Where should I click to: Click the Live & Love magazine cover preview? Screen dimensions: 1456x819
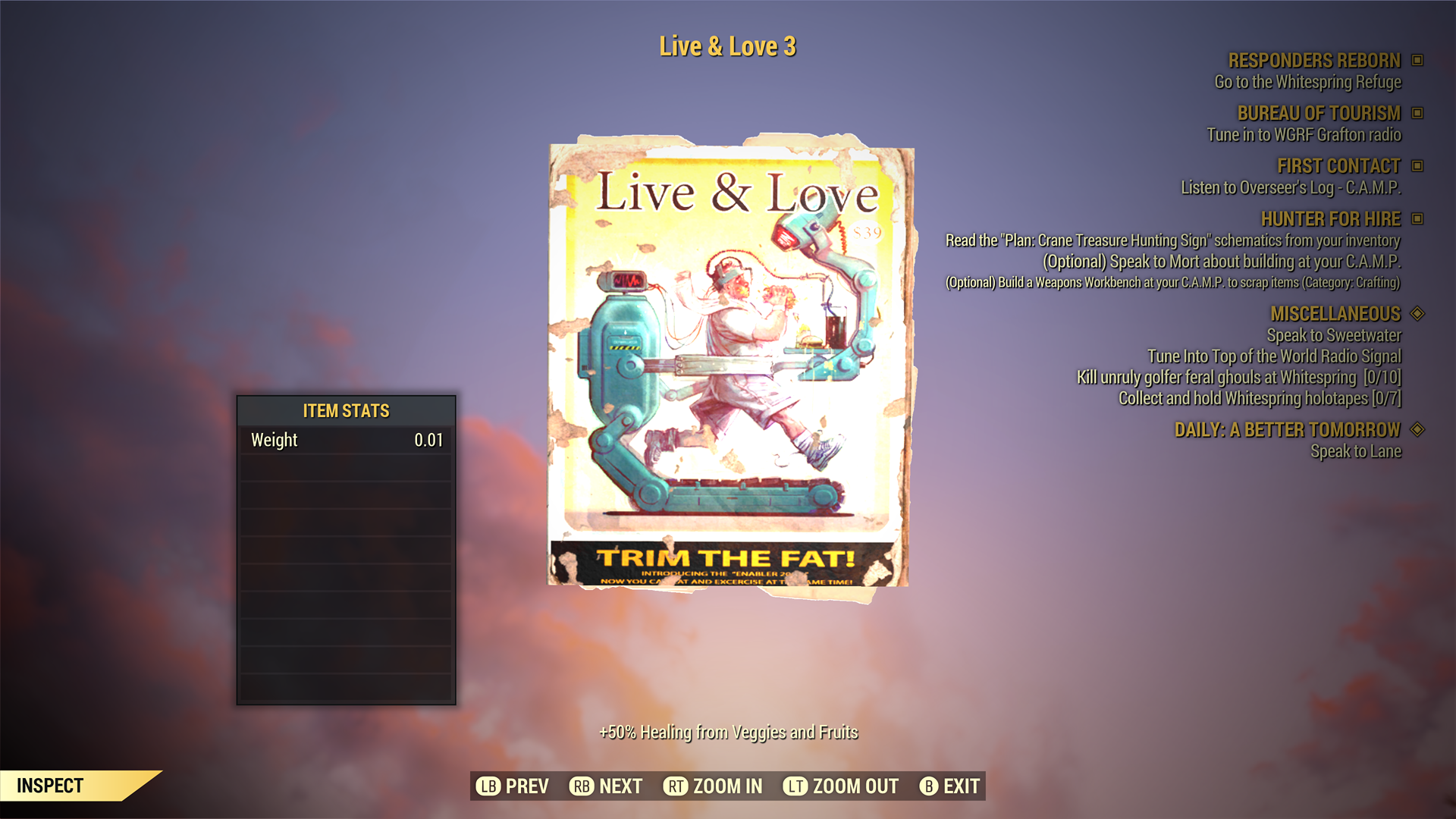tap(730, 364)
